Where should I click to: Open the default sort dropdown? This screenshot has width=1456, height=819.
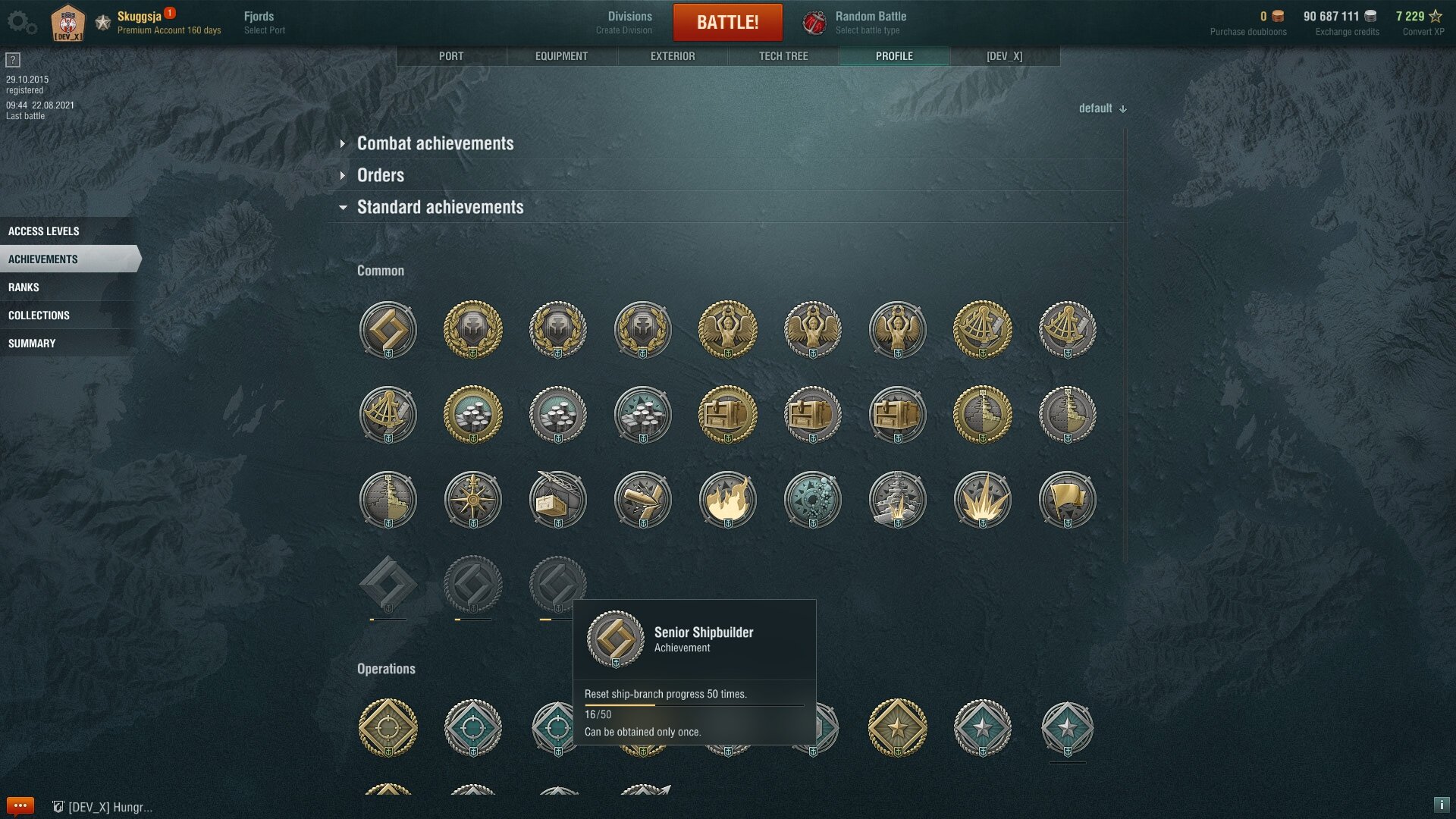click(1103, 108)
